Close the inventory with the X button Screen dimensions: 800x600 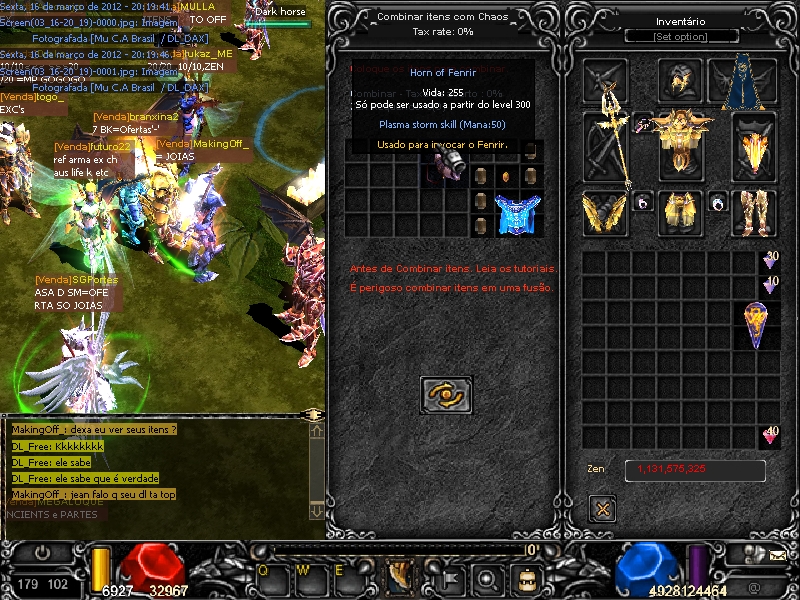(602, 508)
